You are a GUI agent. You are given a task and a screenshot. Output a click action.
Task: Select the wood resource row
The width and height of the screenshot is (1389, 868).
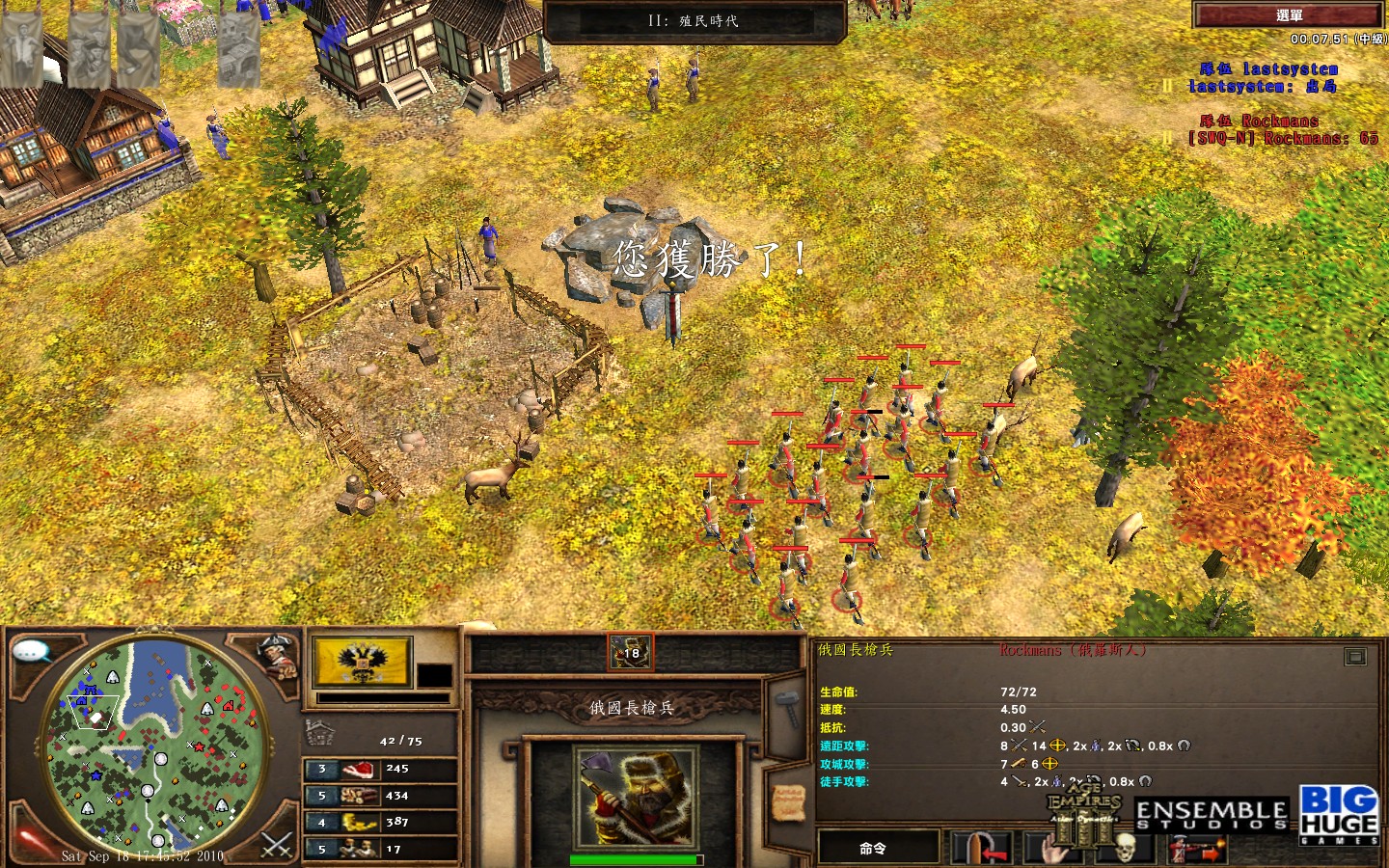(x=380, y=796)
